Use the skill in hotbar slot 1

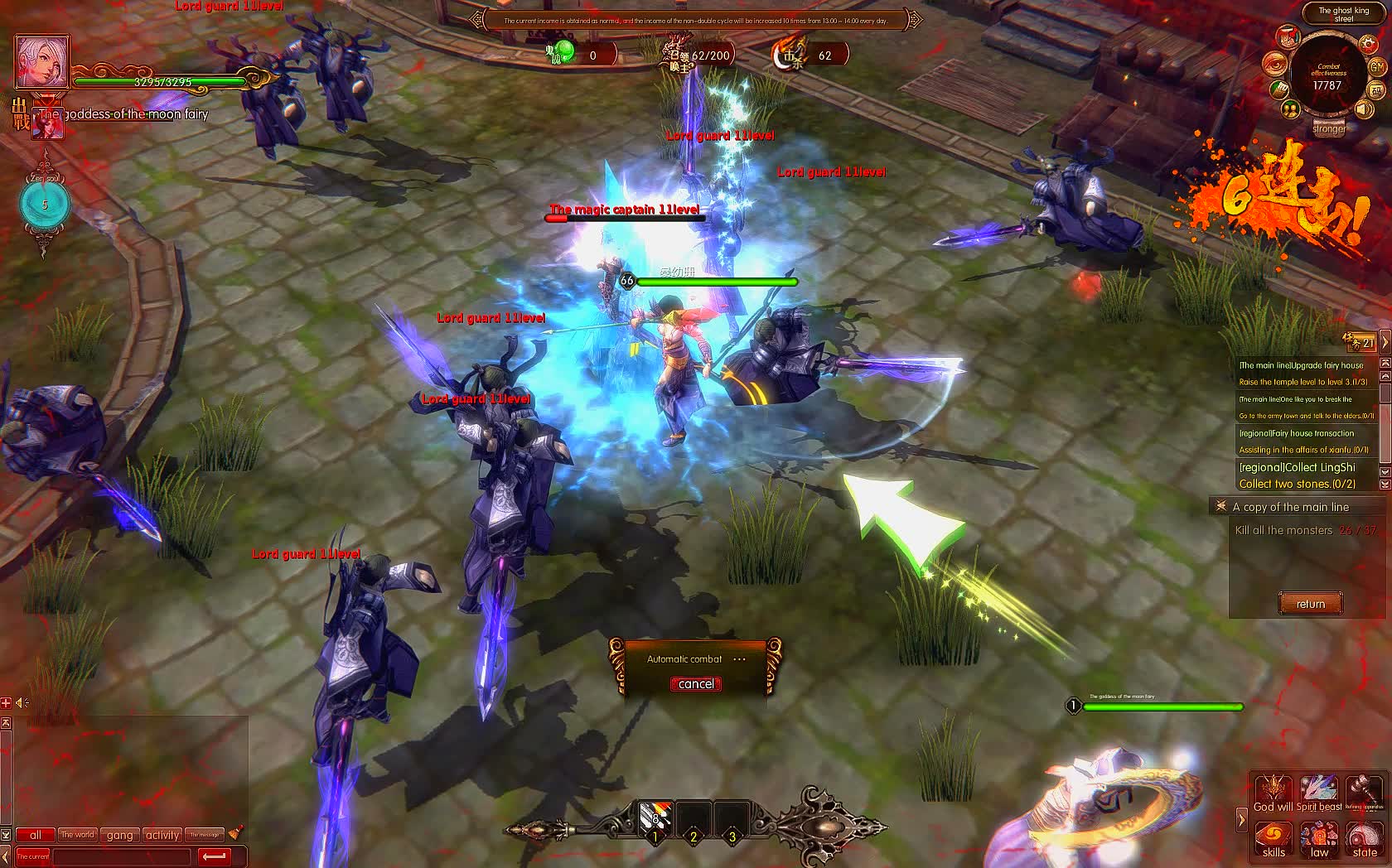coord(655,822)
